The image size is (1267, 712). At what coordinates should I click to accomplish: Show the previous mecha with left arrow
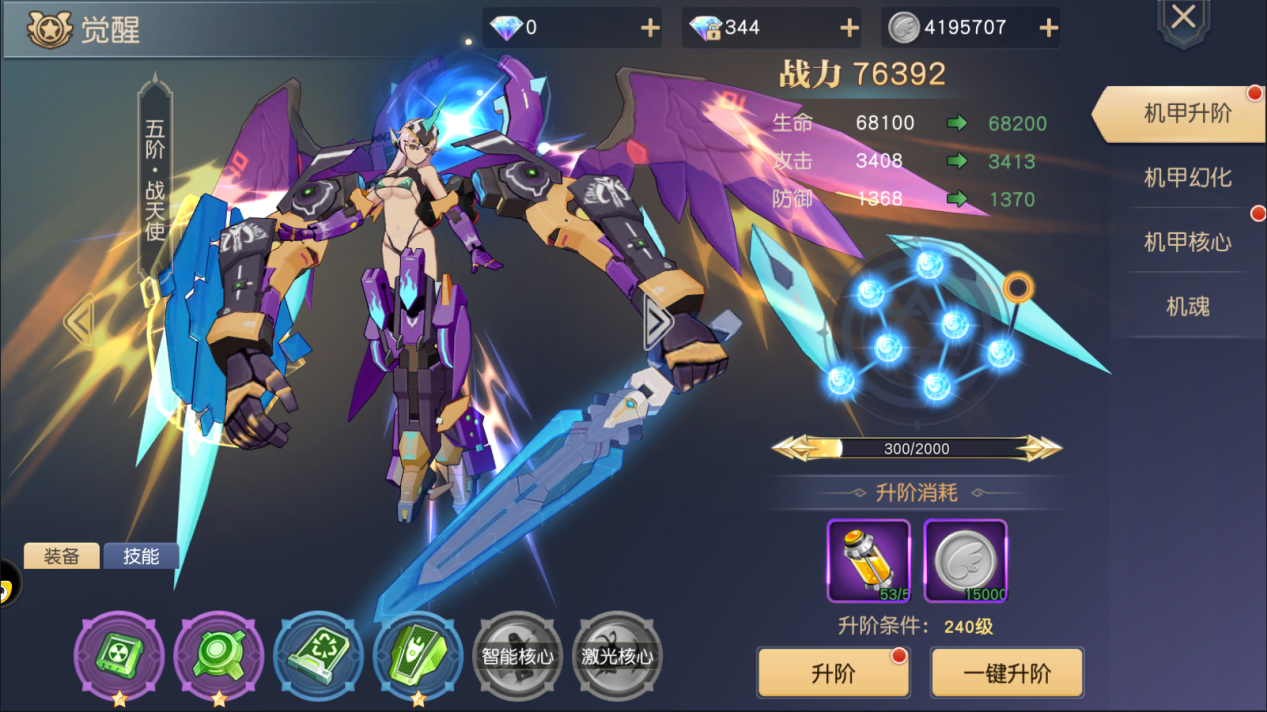coord(78,322)
